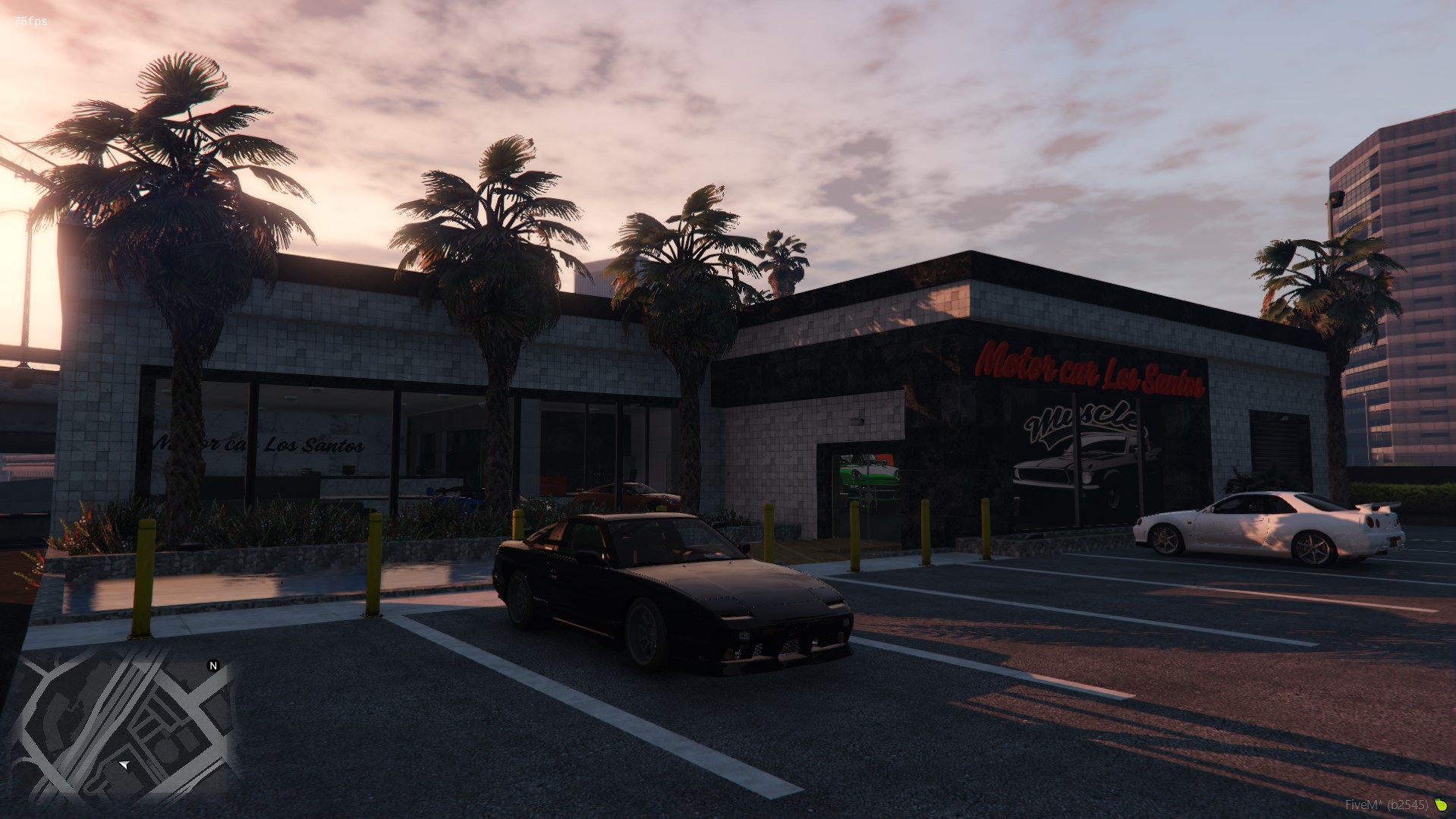Click the North indicator on the minimap
The image size is (1456, 819).
(x=212, y=666)
